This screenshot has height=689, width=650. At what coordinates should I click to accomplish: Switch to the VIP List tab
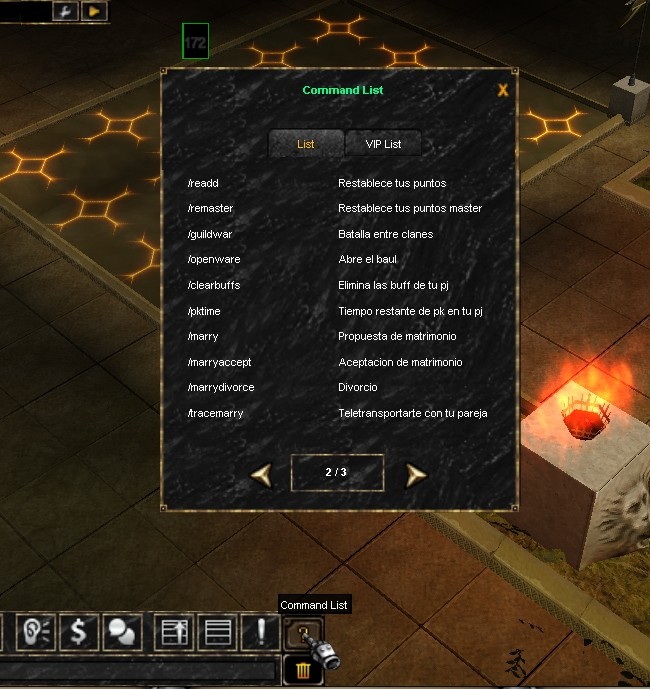383,144
